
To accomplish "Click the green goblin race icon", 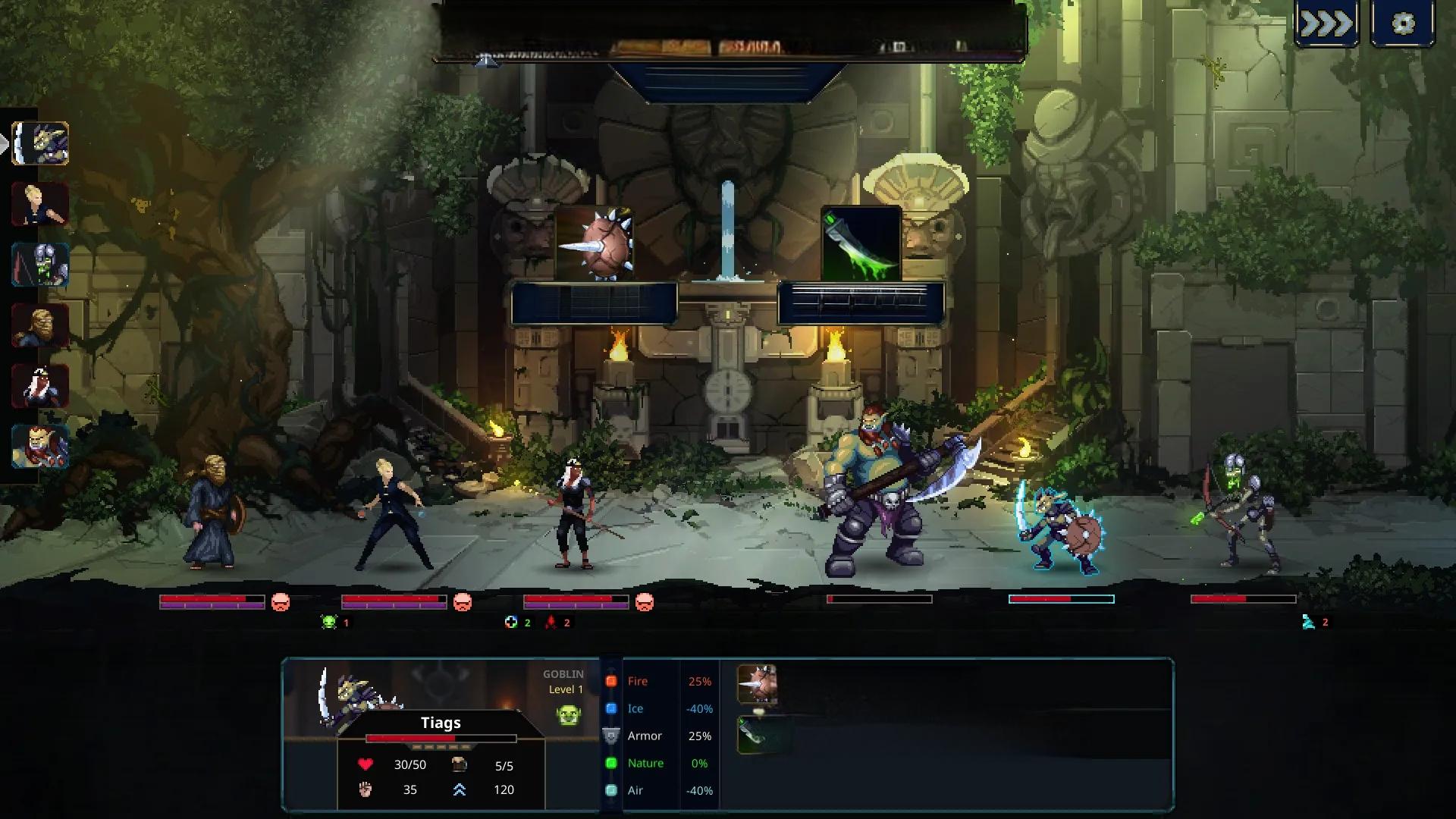I will pos(569,714).
